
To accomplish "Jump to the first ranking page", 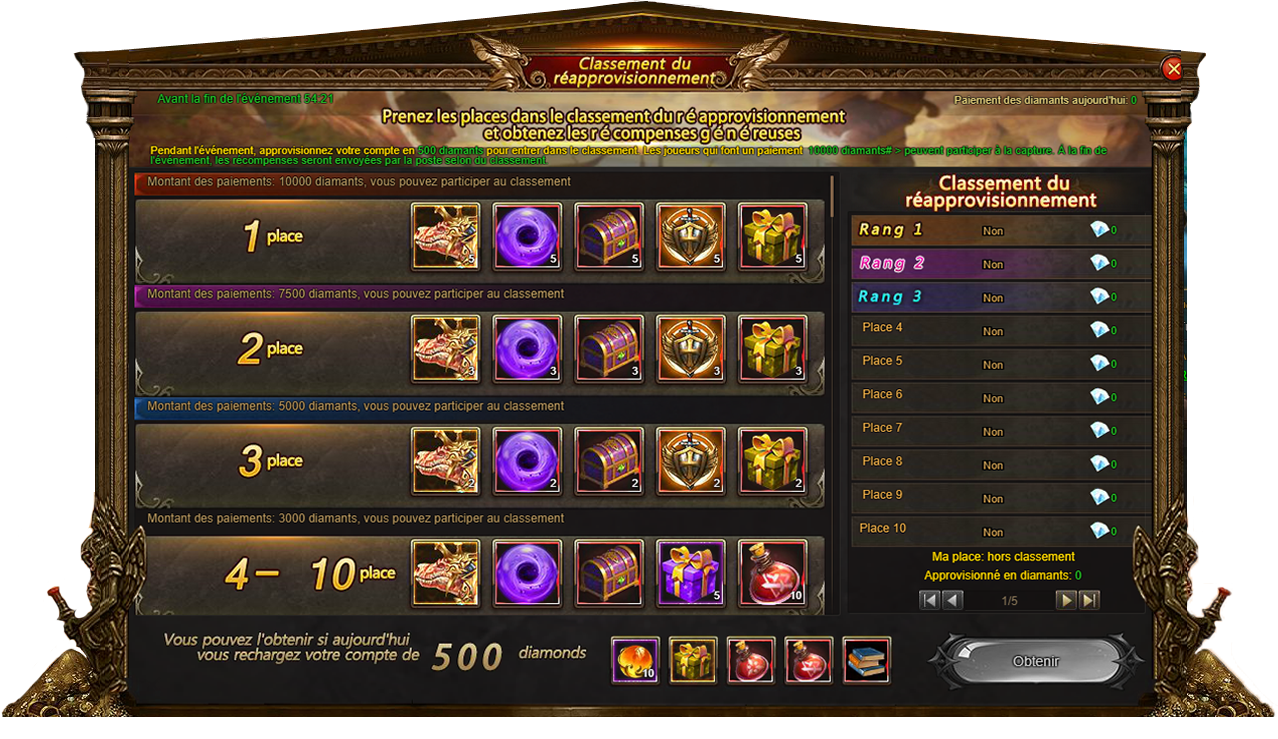I will pyautogui.click(x=930, y=600).
